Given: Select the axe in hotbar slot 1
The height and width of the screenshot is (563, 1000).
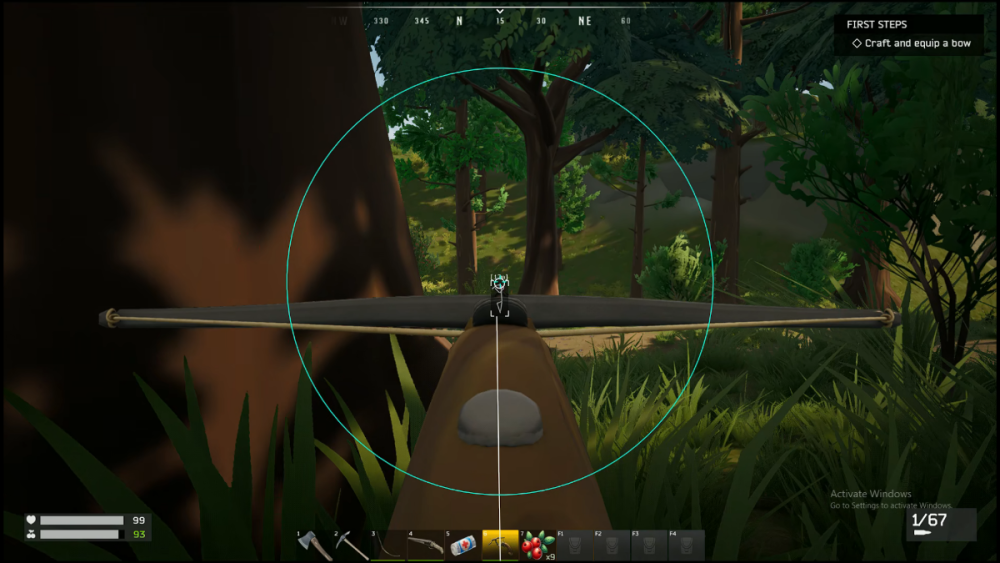Looking at the screenshot, I should tap(313, 545).
